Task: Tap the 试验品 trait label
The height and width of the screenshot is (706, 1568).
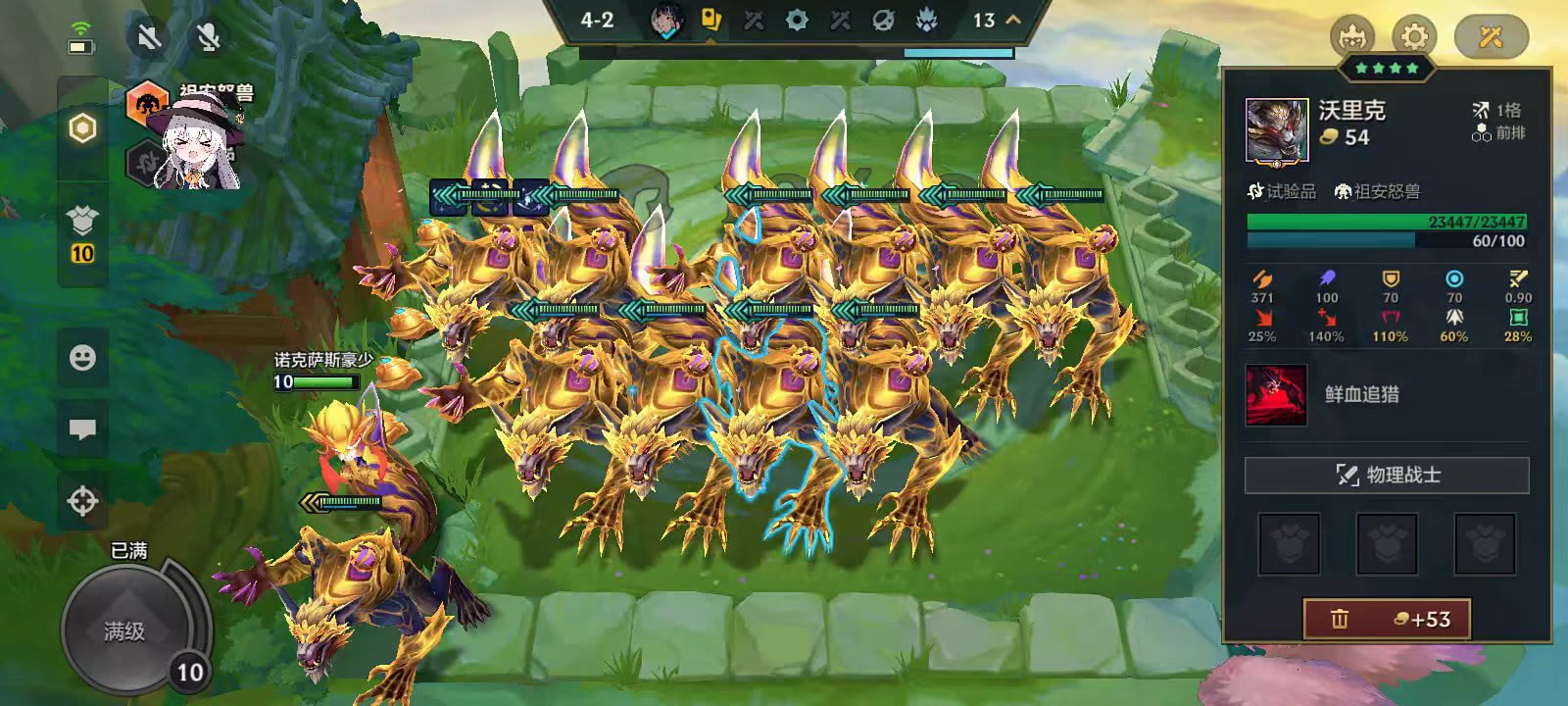Action: pyautogui.click(x=1283, y=191)
